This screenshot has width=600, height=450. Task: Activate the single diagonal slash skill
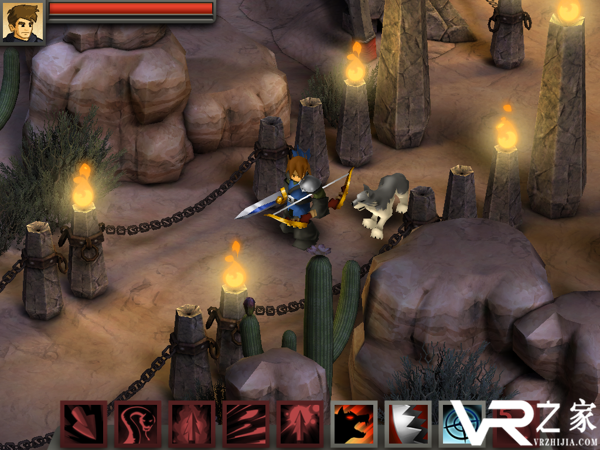[83, 424]
